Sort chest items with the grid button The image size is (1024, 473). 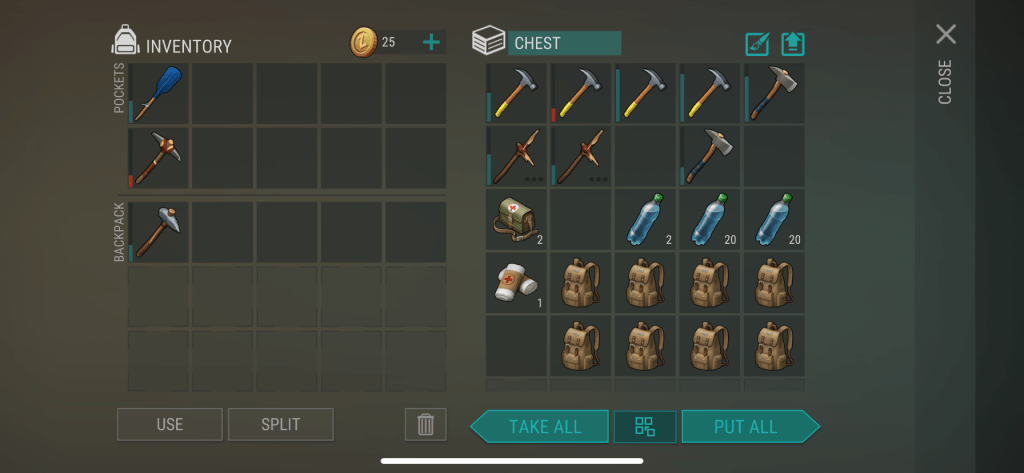645,426
